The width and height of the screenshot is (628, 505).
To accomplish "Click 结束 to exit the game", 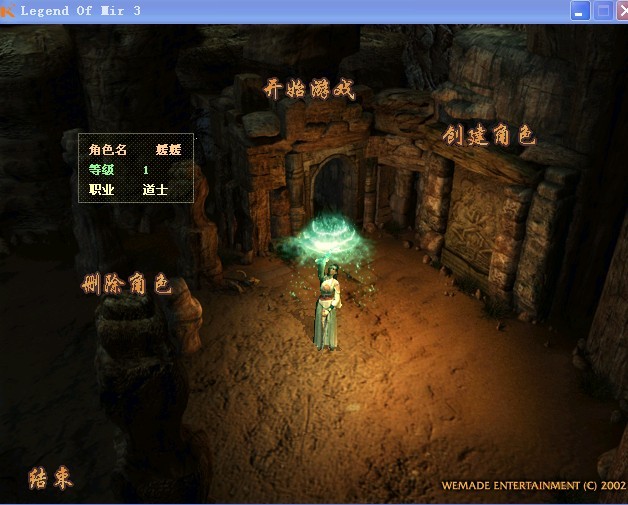I will [x=50, y=478].
